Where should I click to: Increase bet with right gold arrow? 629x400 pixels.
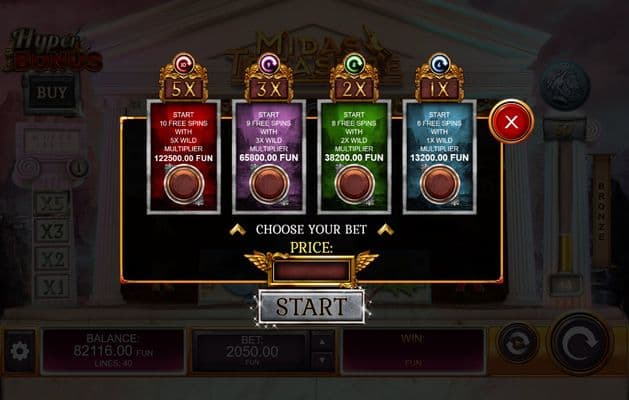pyautogui.click(x=385, y=230)
